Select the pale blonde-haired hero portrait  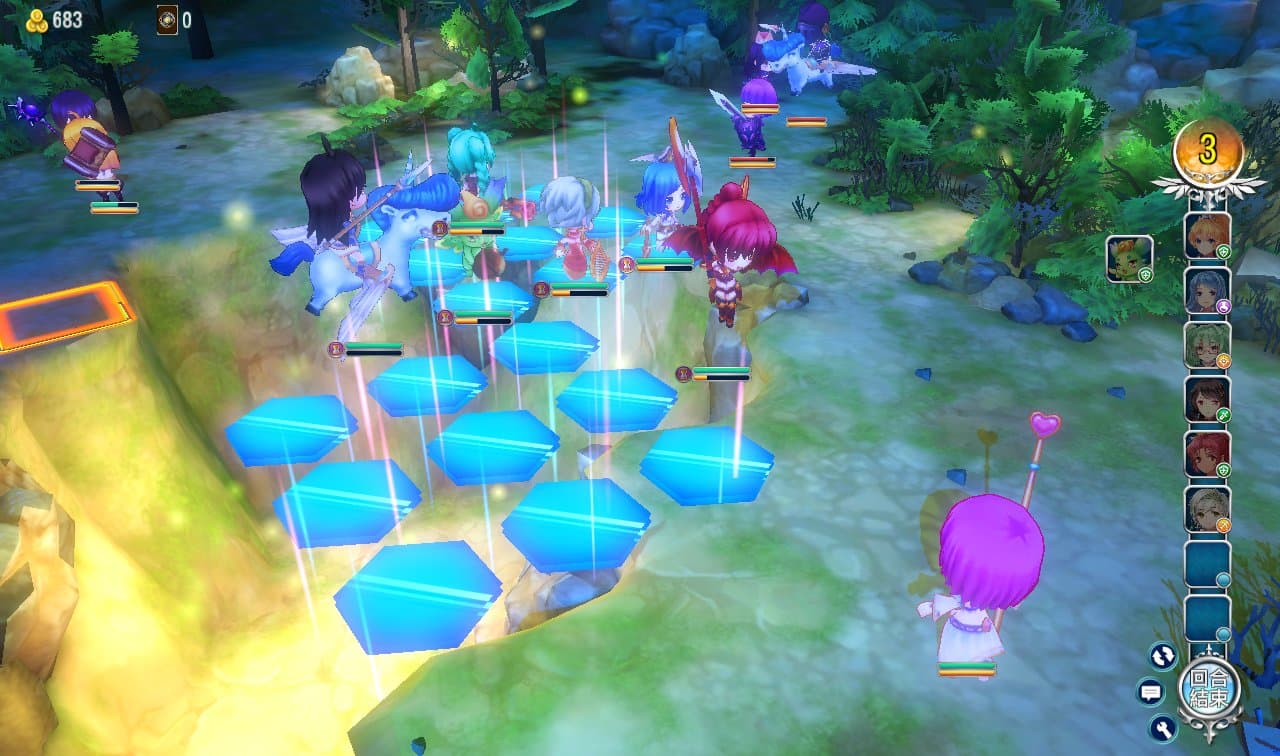point(1207,509)
